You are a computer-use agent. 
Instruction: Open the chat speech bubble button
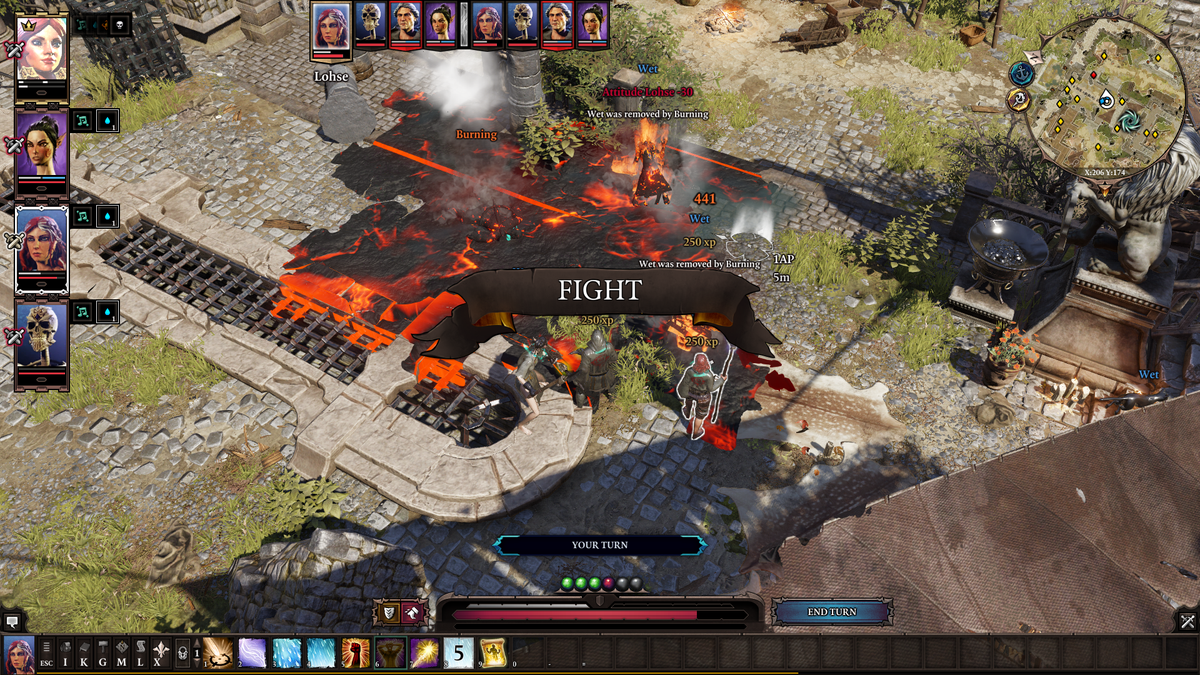(12, 621)
